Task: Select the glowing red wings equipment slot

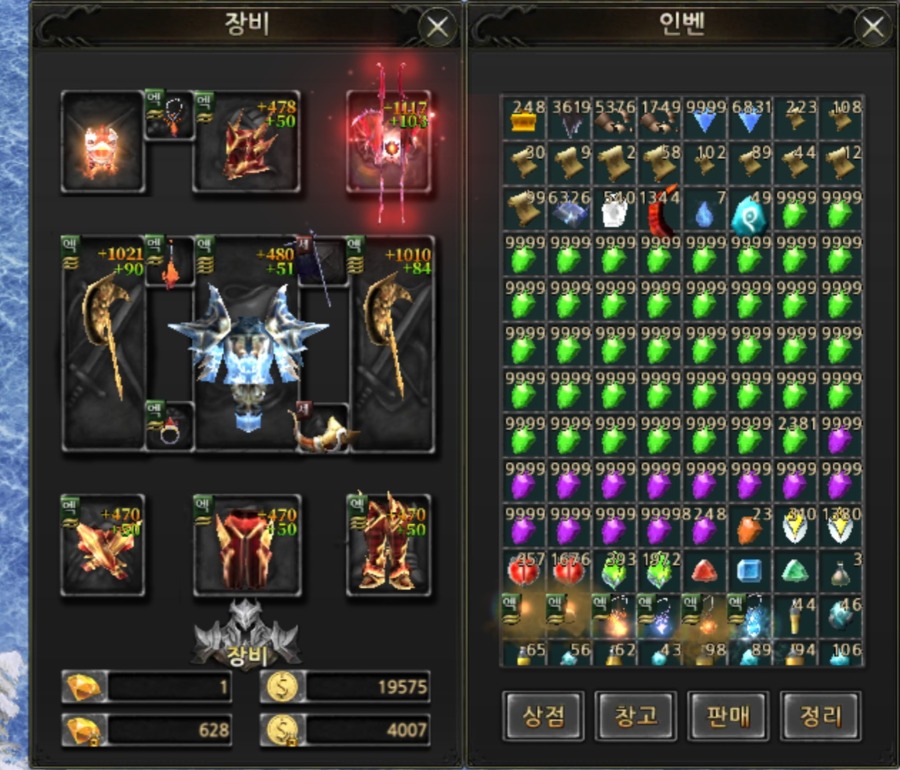Action: [388, 142]
